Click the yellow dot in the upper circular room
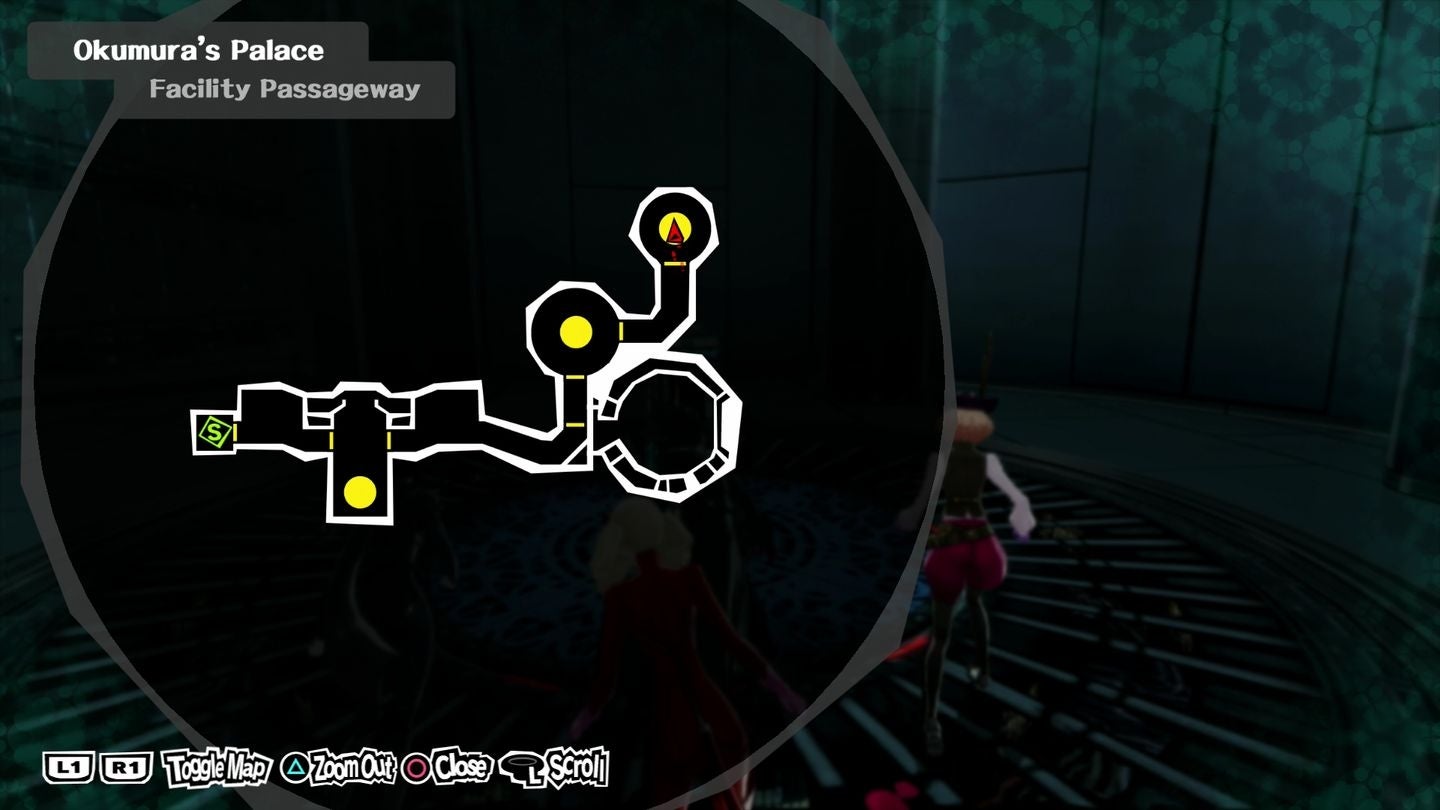This screenshot has width=1440, height=810. tap(574, 332)
